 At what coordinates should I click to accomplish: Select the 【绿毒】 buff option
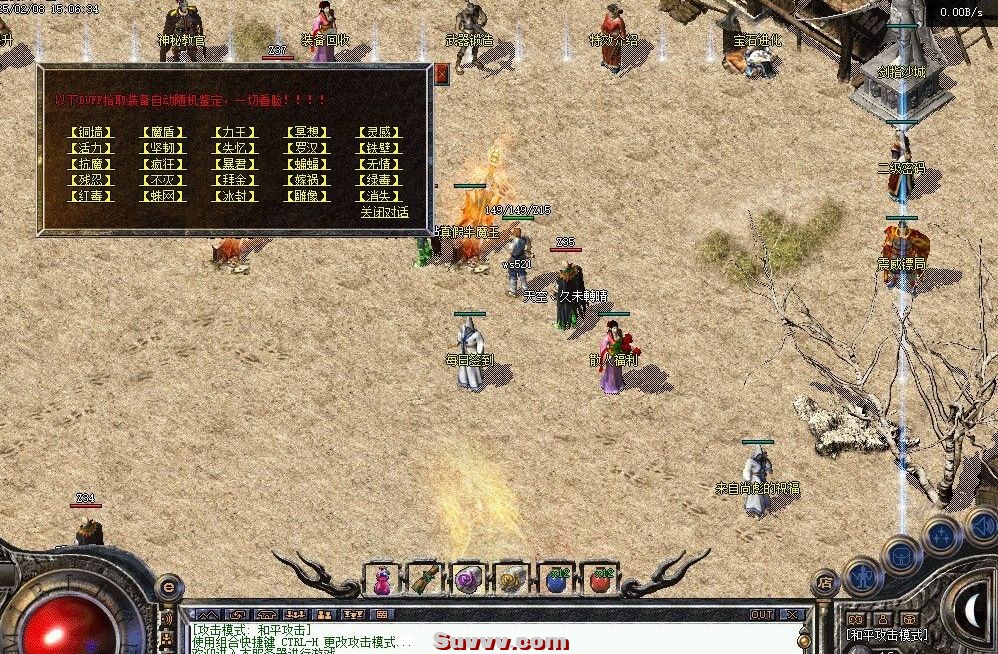pos(378,180)
